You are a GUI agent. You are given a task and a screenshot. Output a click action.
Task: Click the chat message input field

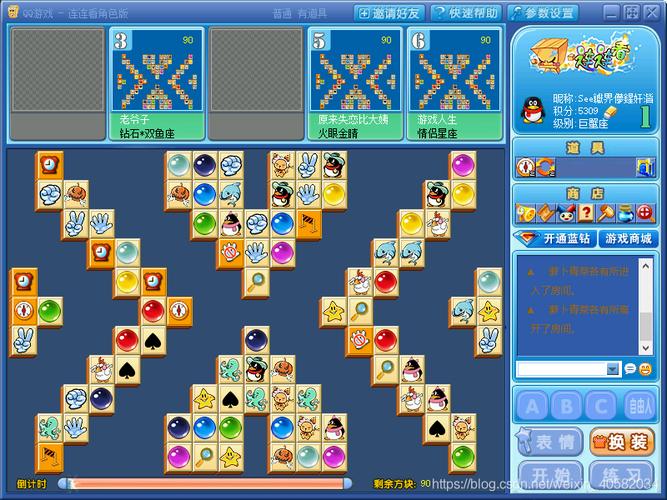562,369
